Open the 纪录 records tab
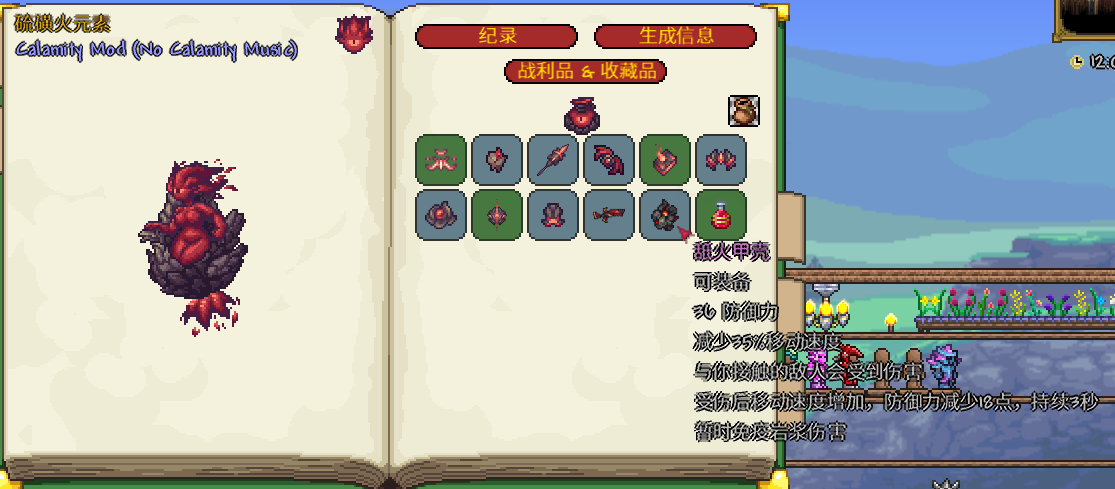The image size is (1115, 489). [496, 37]
